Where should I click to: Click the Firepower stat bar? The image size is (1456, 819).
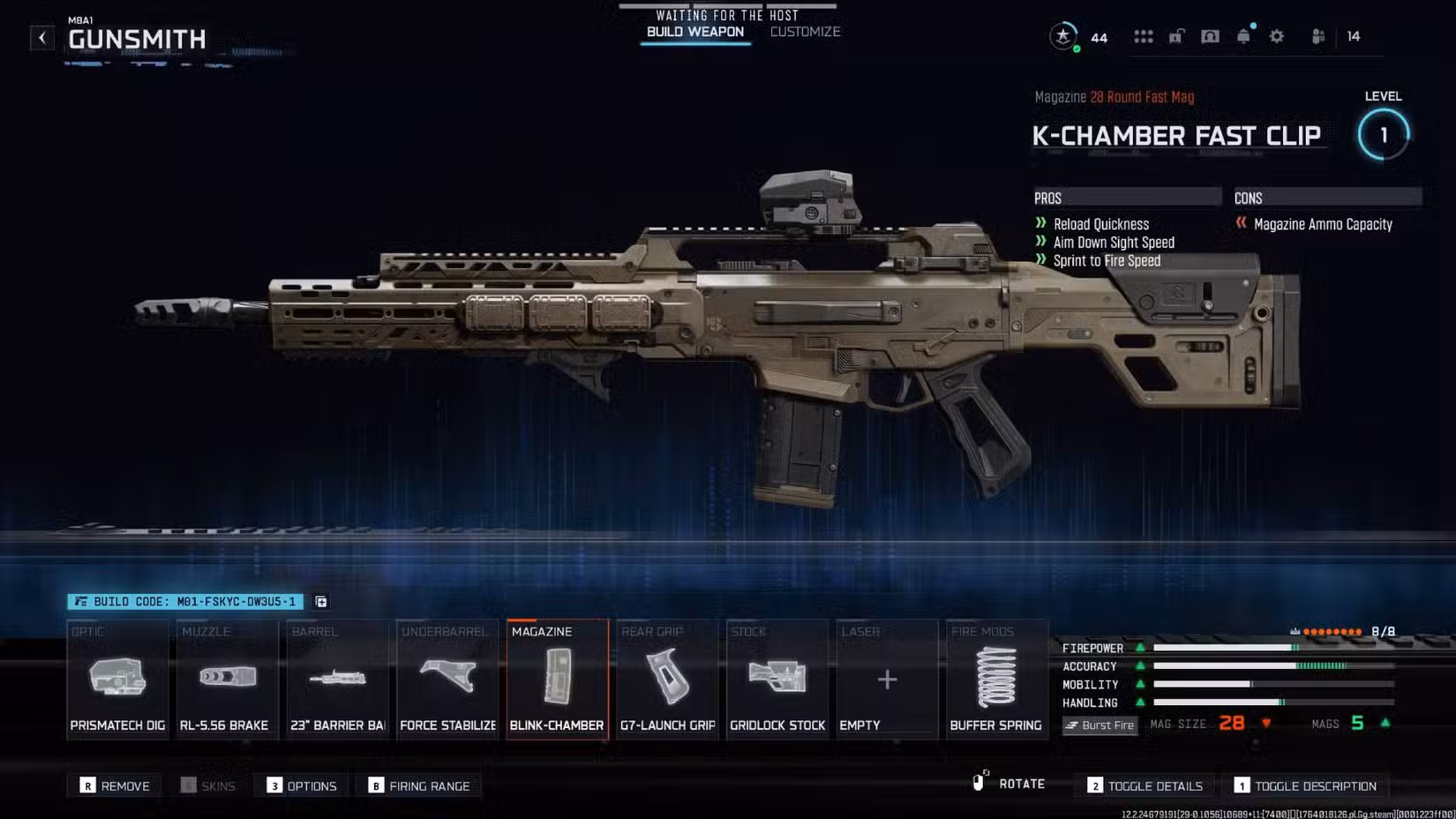(1227, 648)
